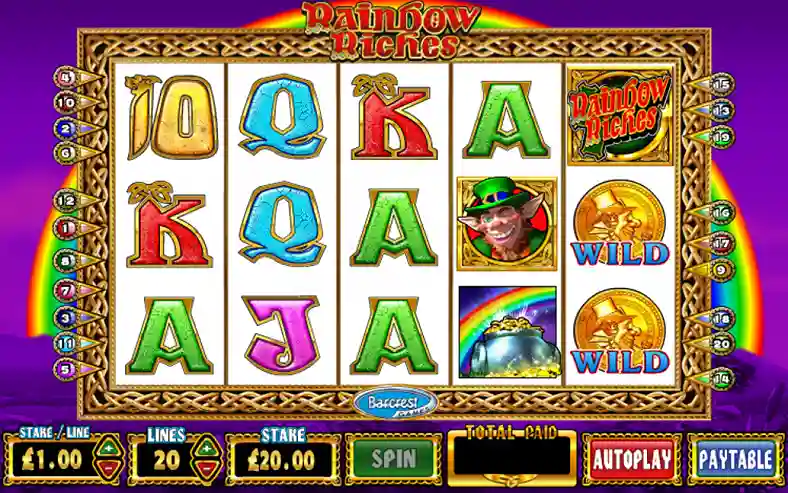
Task: Pick payline marker number 20
Action: click(723, 341)
